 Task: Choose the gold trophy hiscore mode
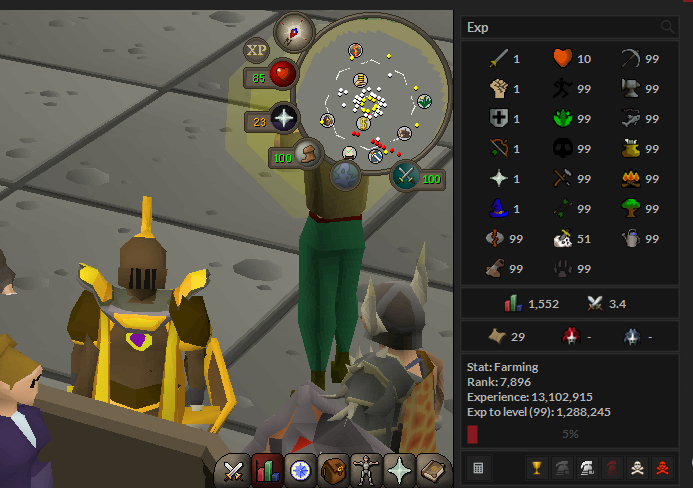[536, 467]
